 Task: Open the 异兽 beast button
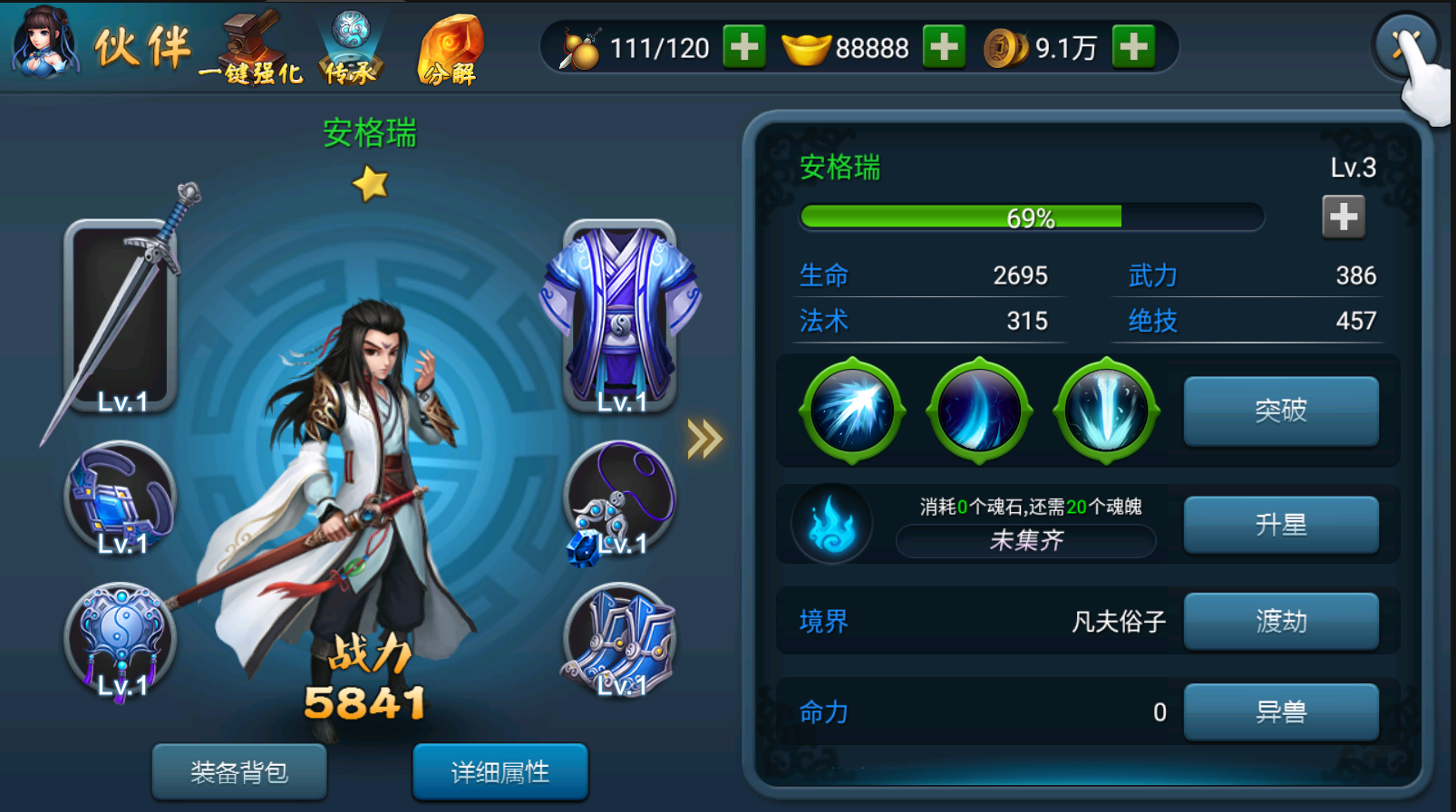tap(1281, 711)
